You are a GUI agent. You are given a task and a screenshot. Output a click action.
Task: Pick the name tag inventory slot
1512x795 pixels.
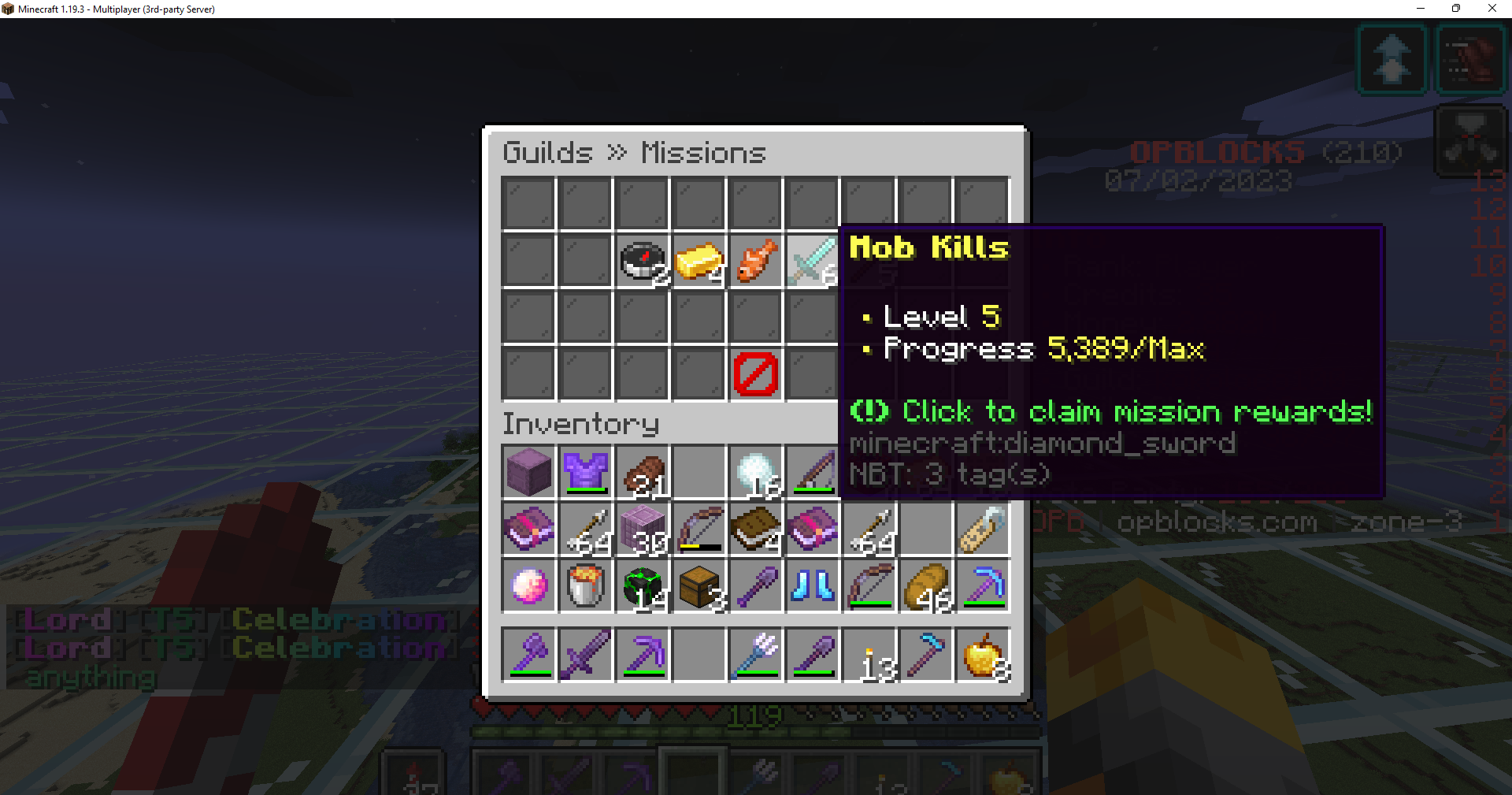(982, 529)
